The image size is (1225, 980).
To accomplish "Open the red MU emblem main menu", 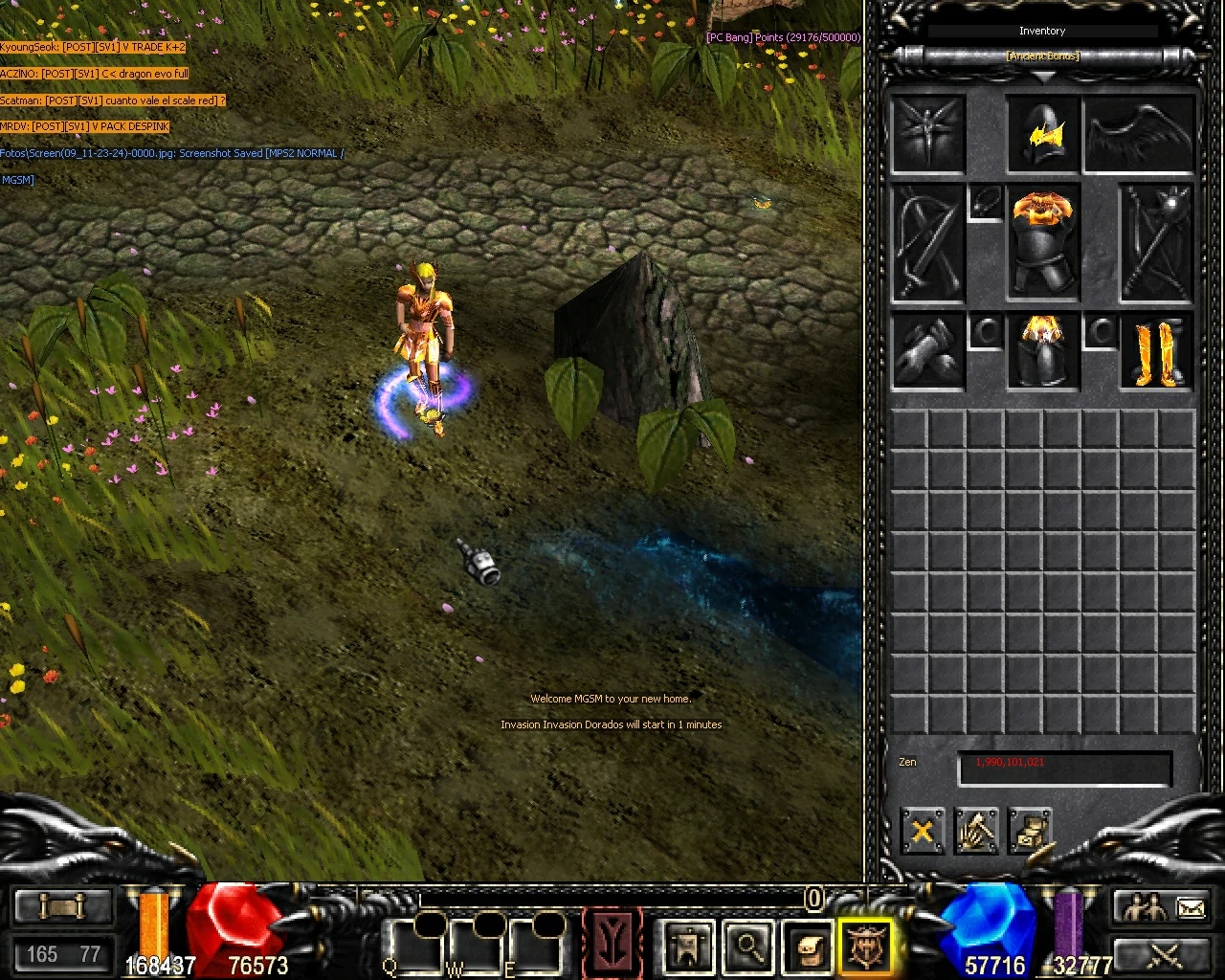I will (612, 943).
